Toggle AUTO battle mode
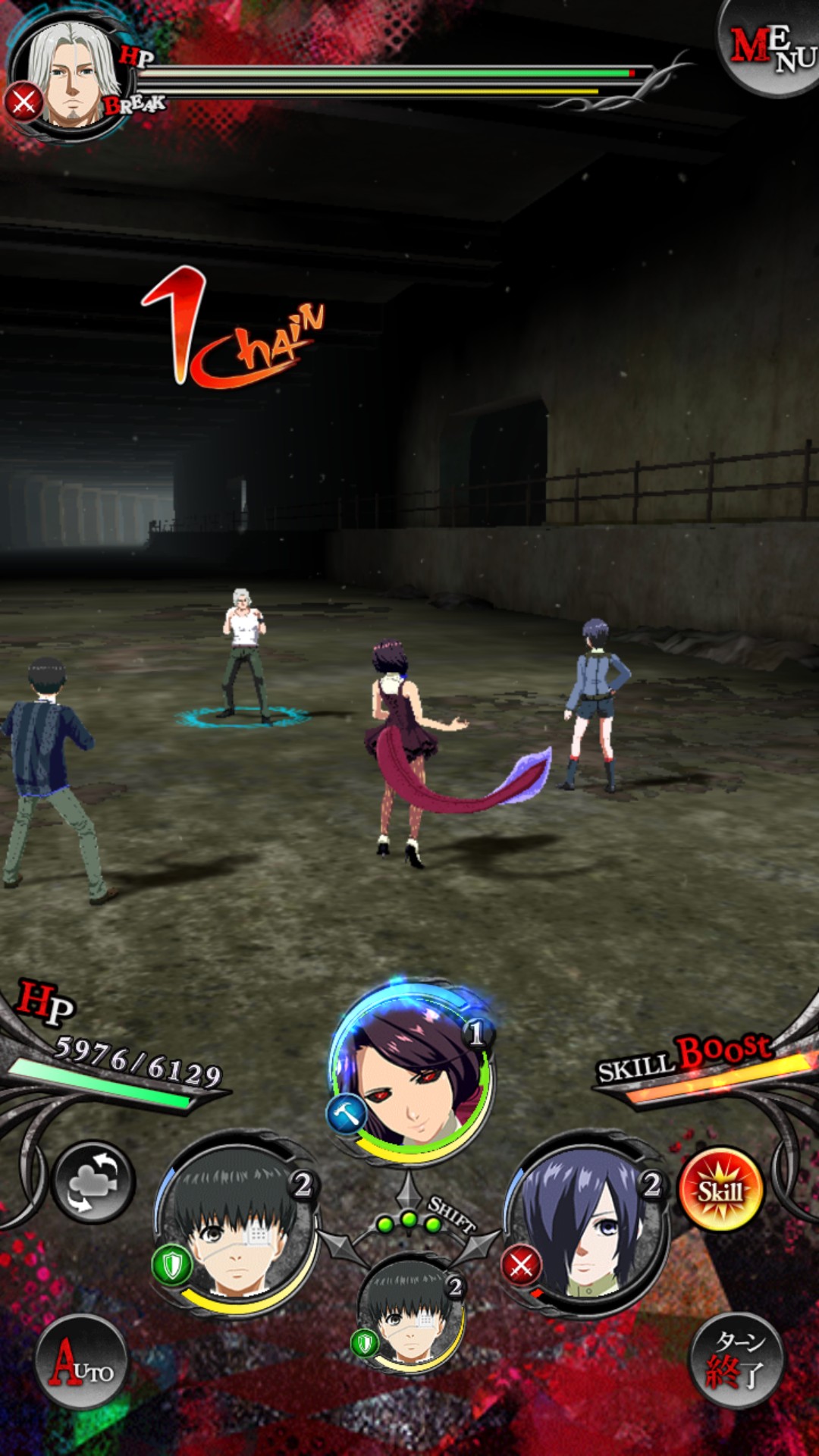 (82, 1362)
